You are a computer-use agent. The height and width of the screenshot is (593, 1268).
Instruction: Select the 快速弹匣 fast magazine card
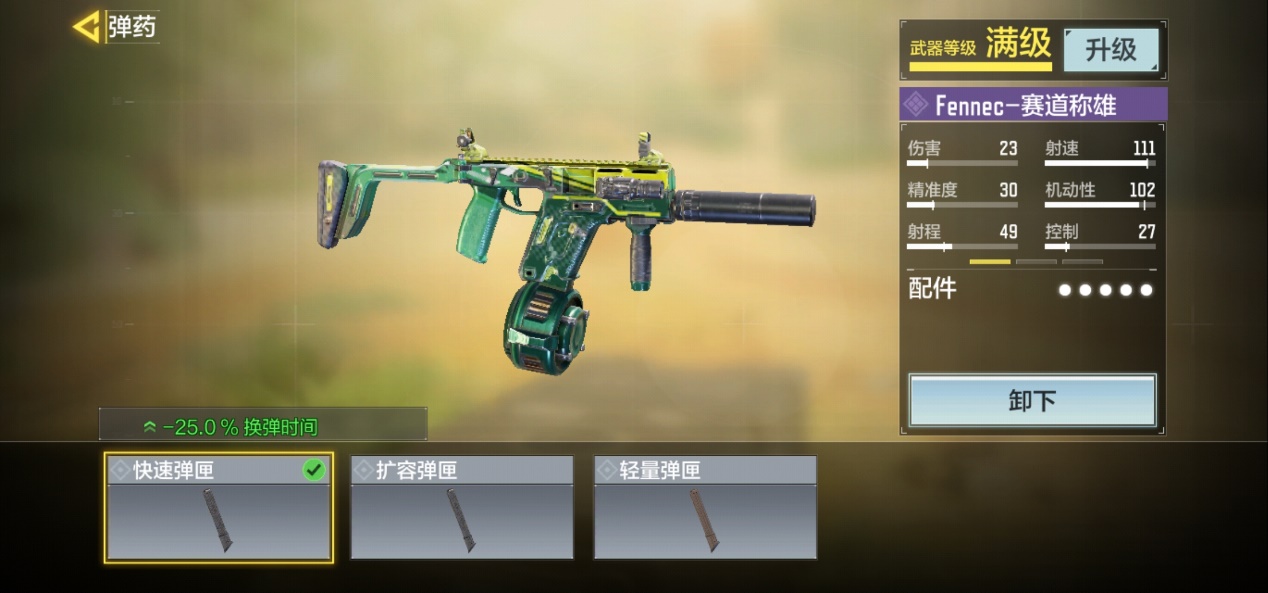coord(219,508)
